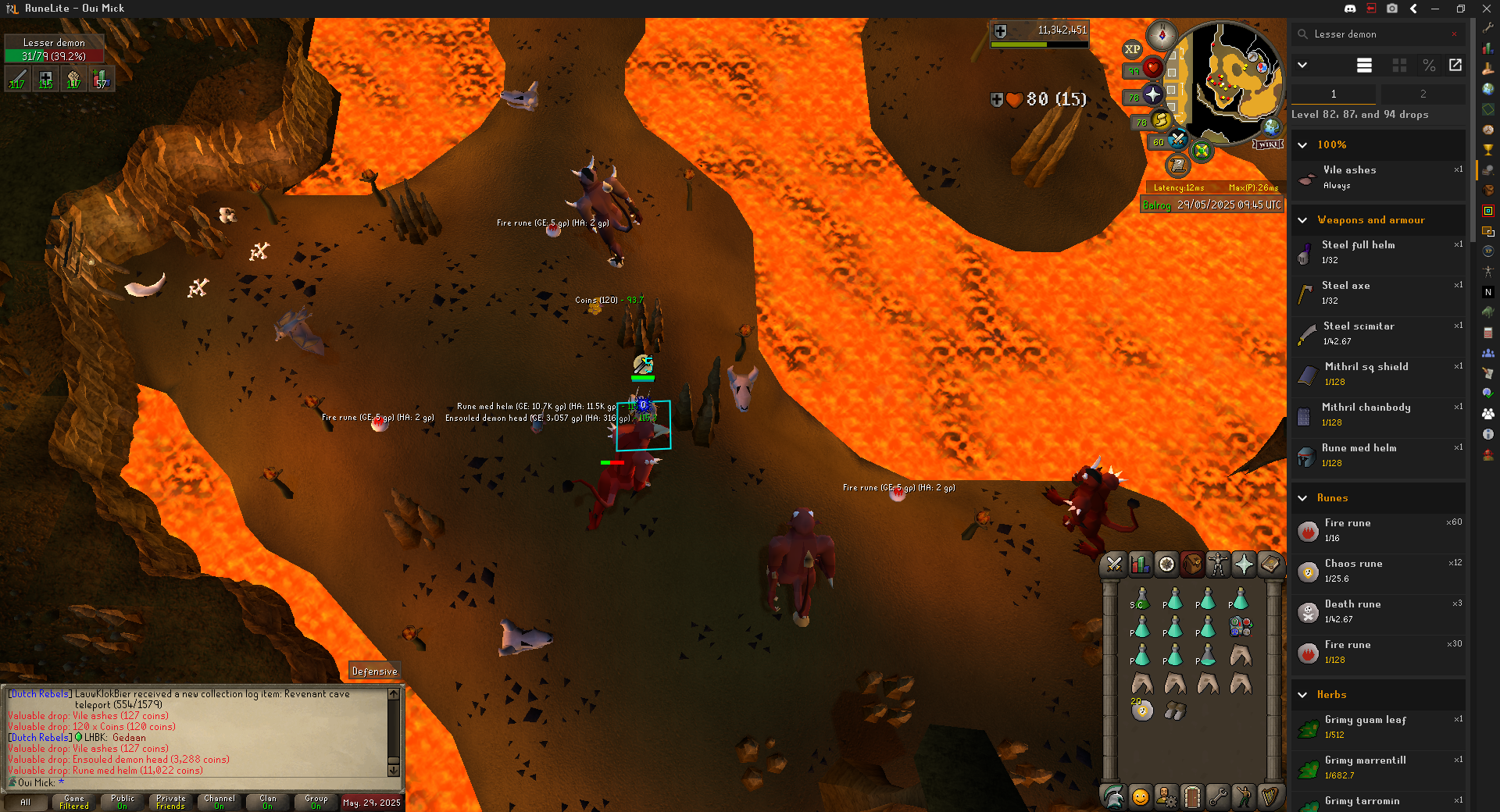Open the Worn Equipment tab
The width and height of the screenshot is (1500, 812).
1218,564
